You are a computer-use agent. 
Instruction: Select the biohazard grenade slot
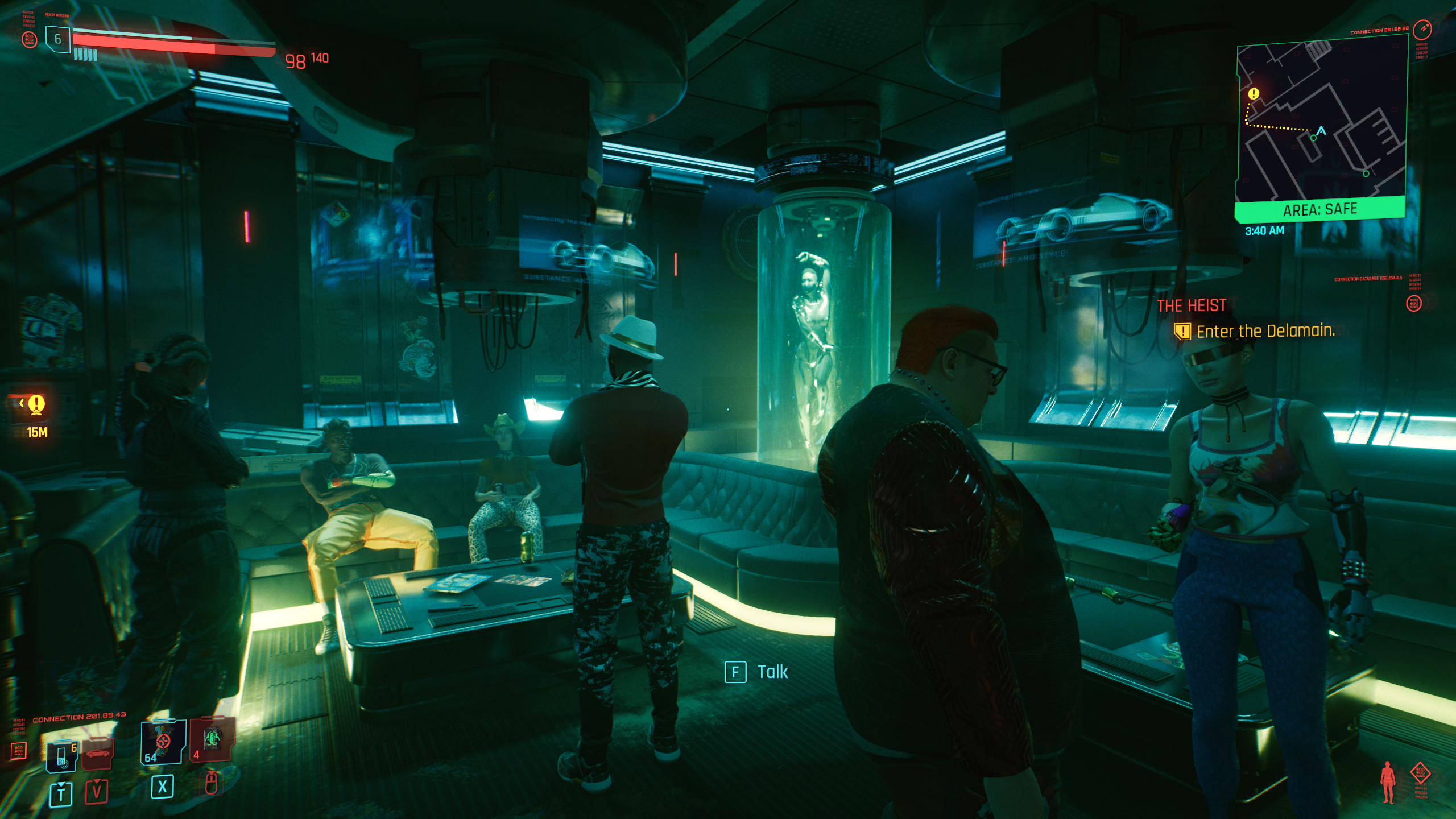tap(211, 739)
